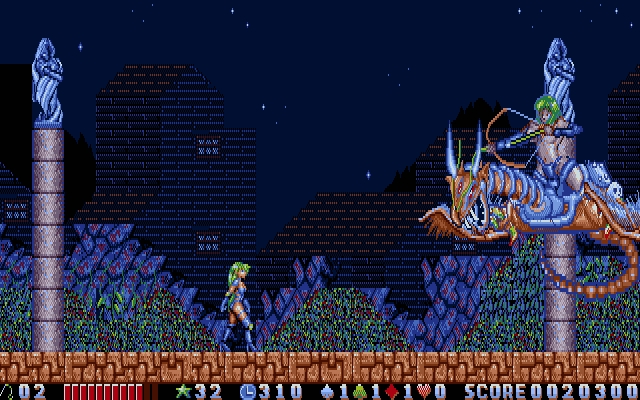Select the blue clock timer icon
This screenshot has width=640, height=400.
[247, 391]
